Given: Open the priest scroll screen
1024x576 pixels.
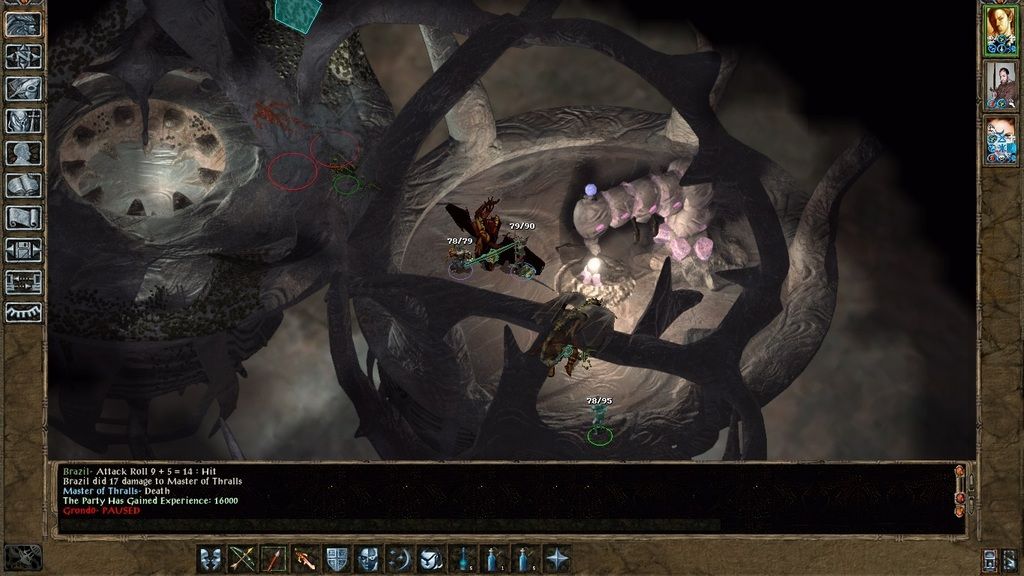Looking at the screenshot, I should coord(23,218).
